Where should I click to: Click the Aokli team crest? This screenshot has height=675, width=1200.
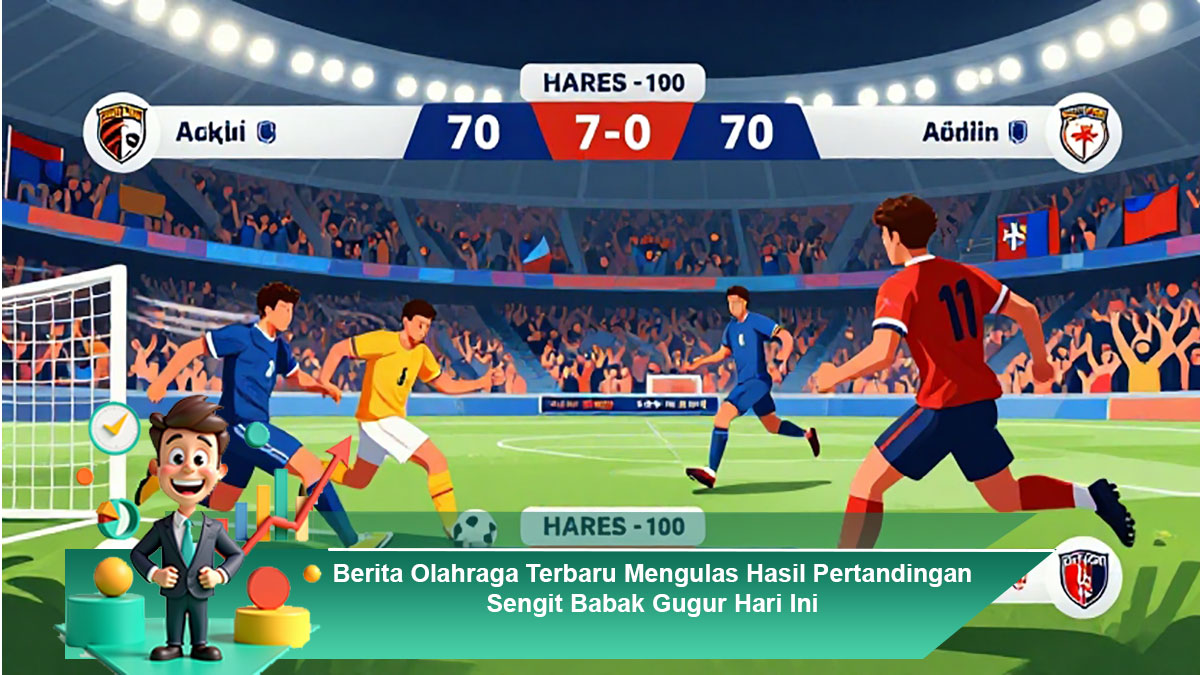[121, 132]
